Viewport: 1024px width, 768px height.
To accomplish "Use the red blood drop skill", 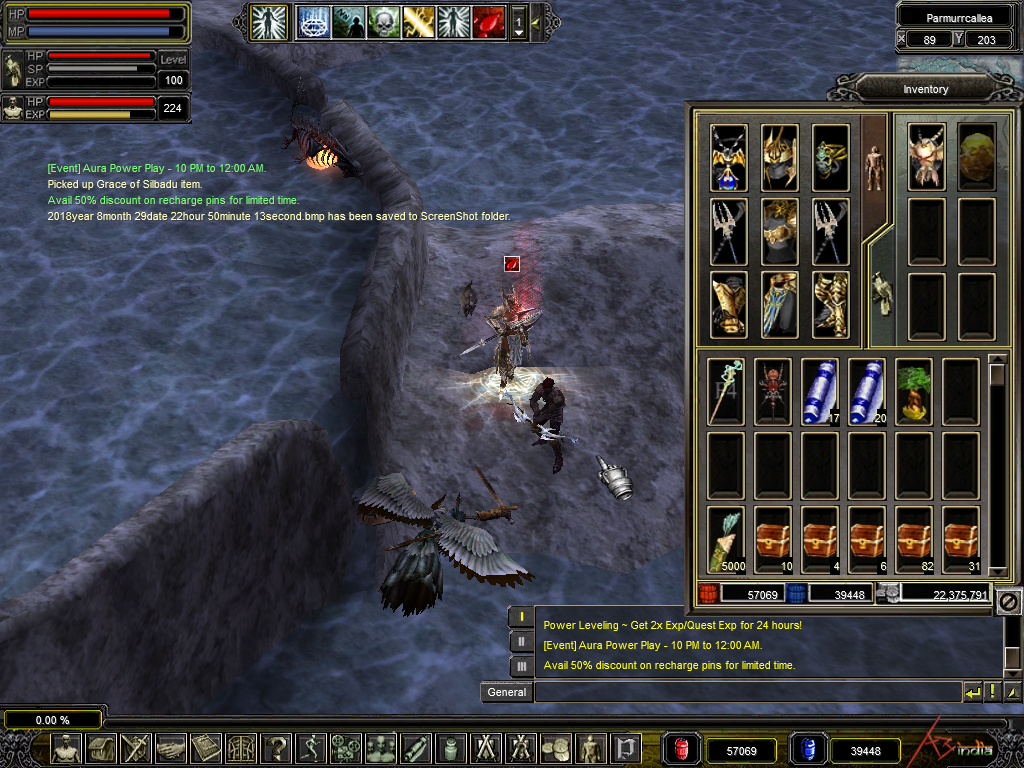I will pyautogui.click(x=488, y=21).
